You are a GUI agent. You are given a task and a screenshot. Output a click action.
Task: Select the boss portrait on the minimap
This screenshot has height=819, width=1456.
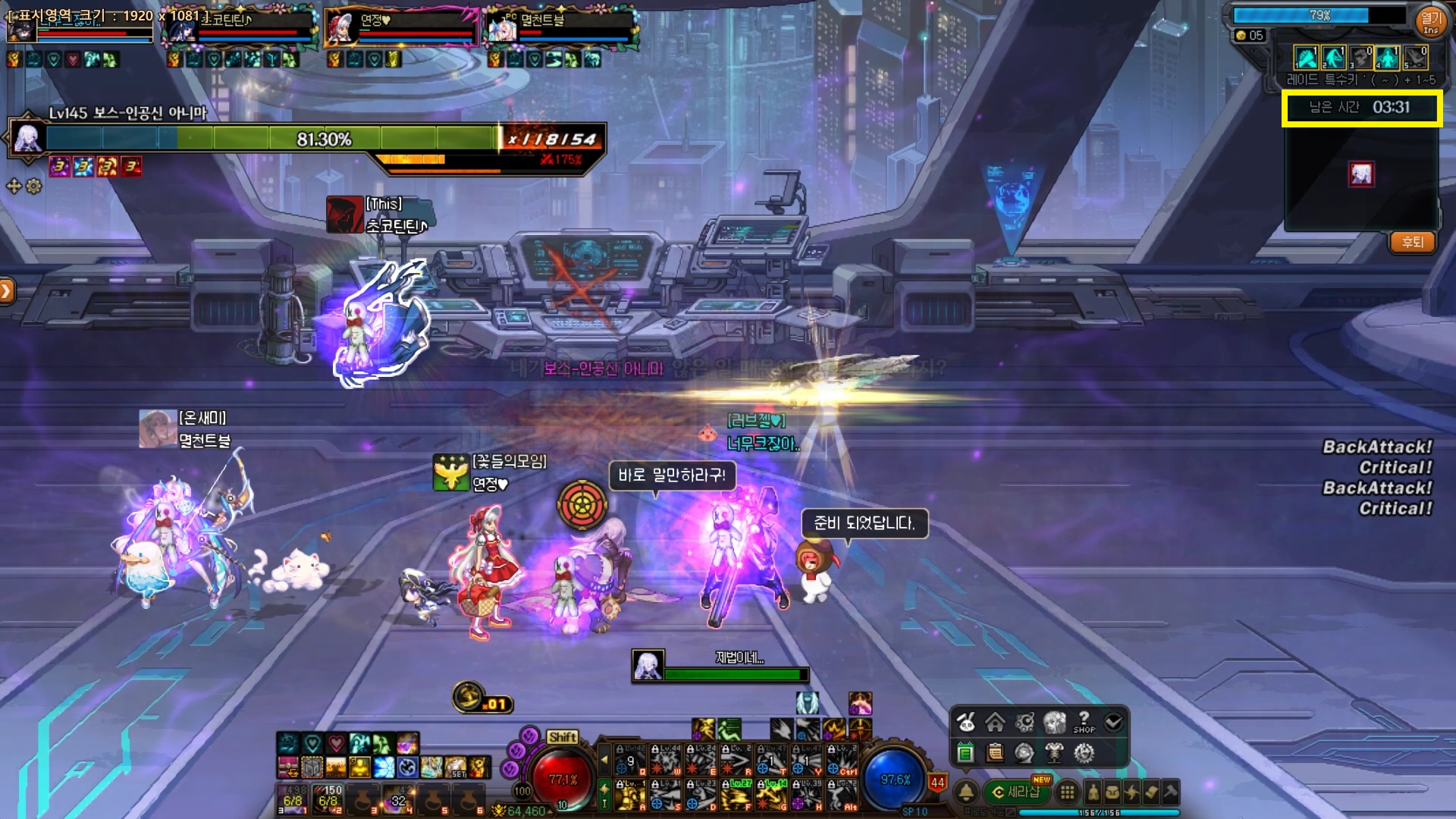(1360, 174)
